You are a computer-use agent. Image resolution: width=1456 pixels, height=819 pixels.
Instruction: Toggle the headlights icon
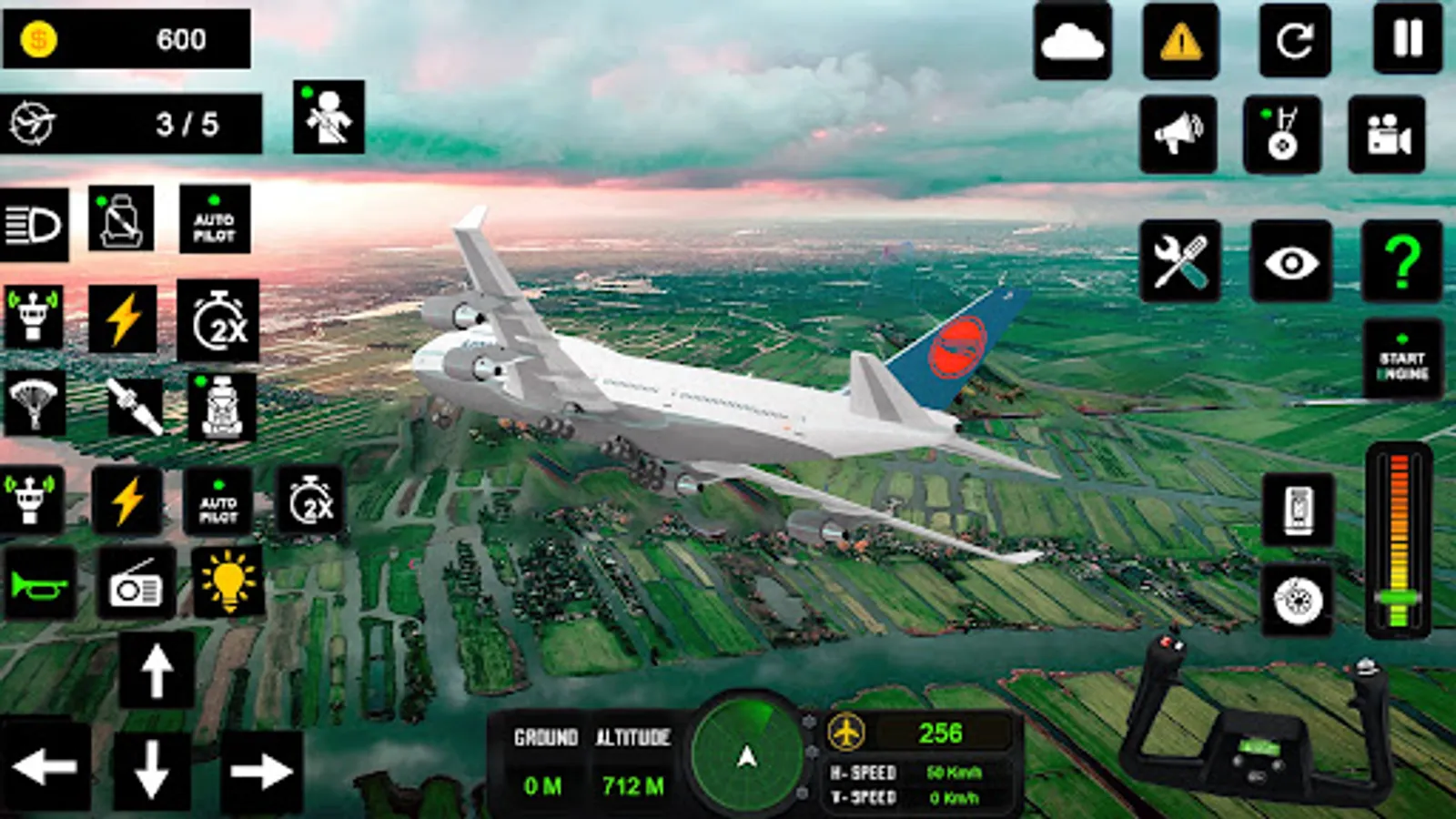(34, 225)
